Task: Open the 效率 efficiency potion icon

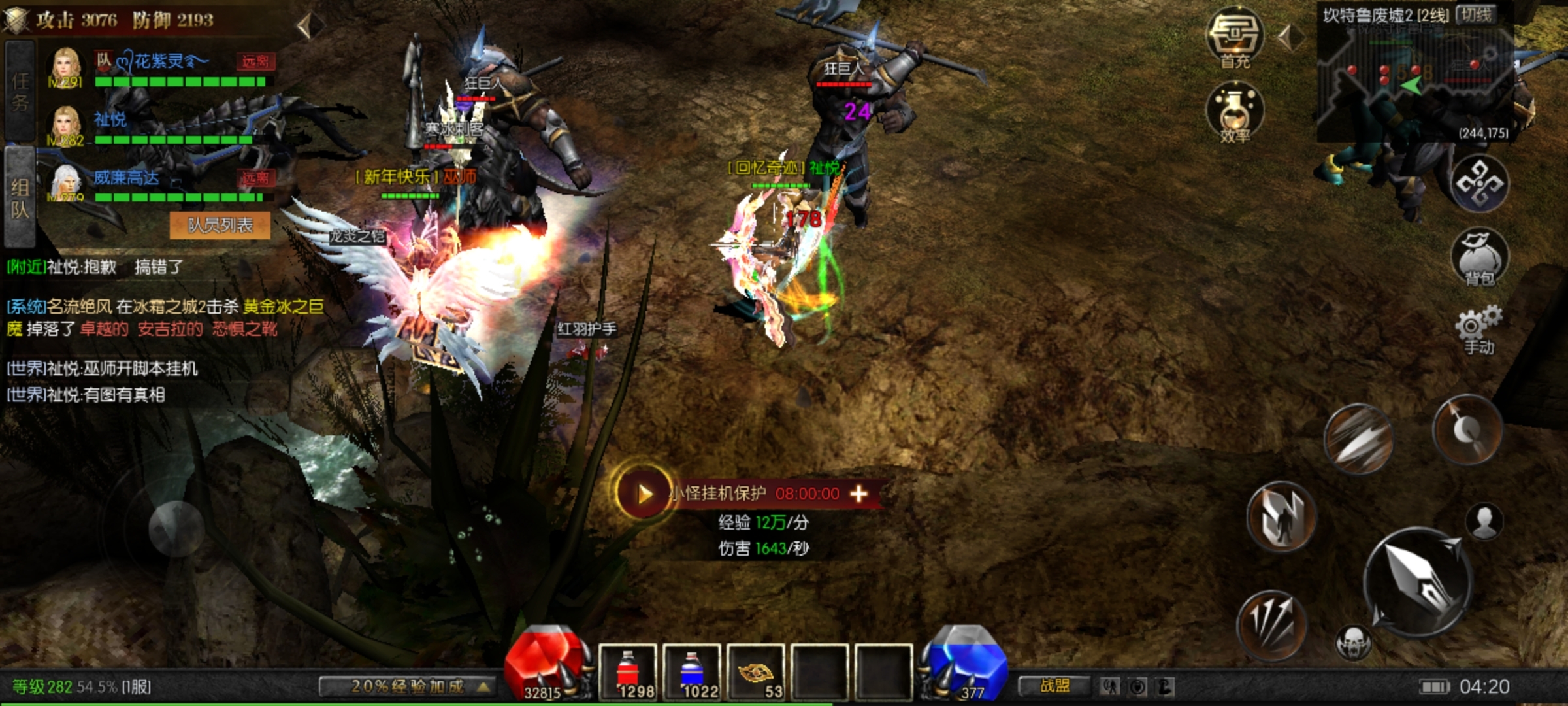Action: (x=1234, y=112)
